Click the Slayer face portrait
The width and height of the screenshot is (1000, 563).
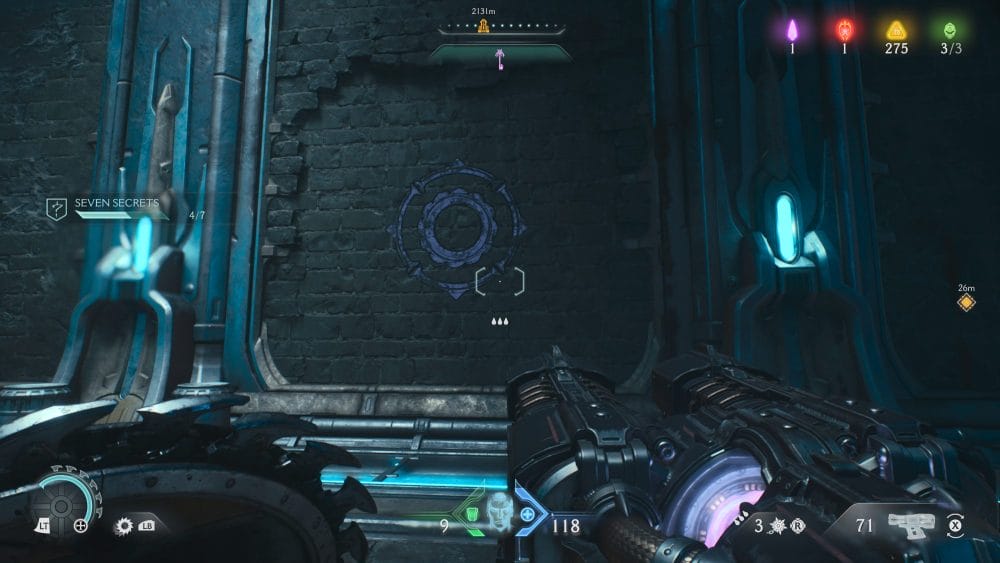[499, 512]
